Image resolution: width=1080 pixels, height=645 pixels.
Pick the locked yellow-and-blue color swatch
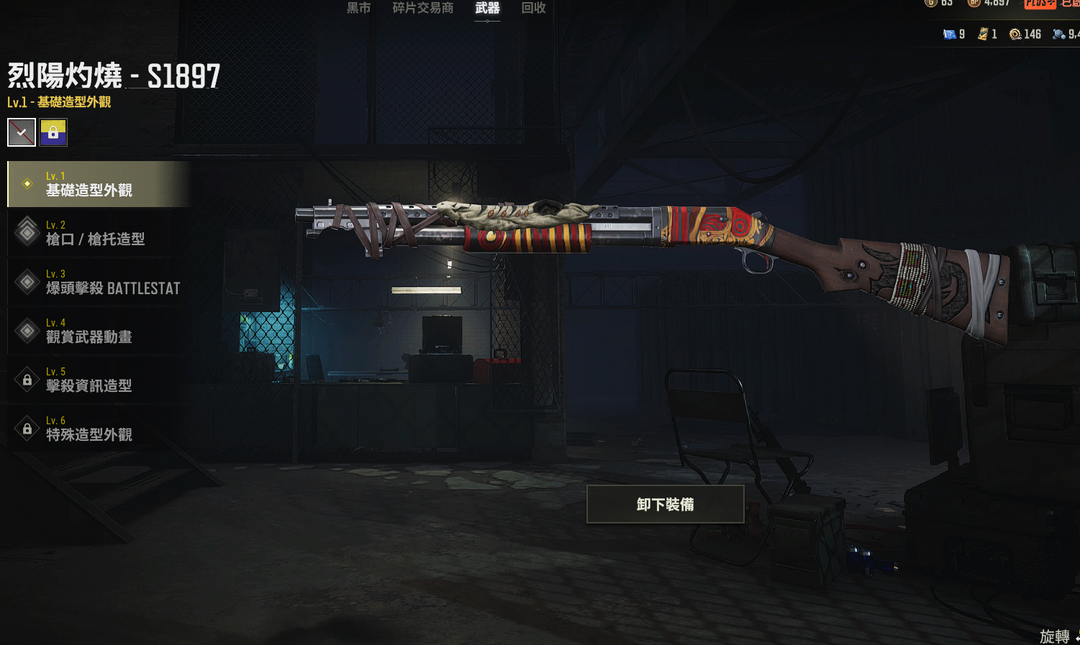54,132
